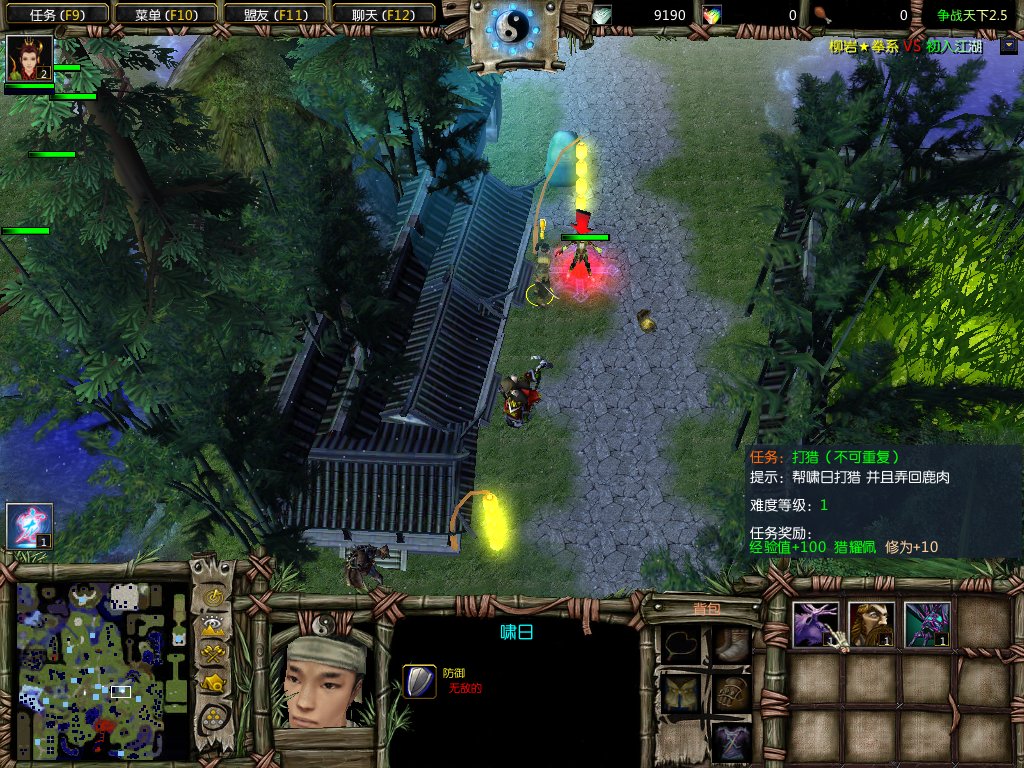This screenshot has width=1024, height=768.
Task: Click on the minimap
Action: (x=102, y=670)
